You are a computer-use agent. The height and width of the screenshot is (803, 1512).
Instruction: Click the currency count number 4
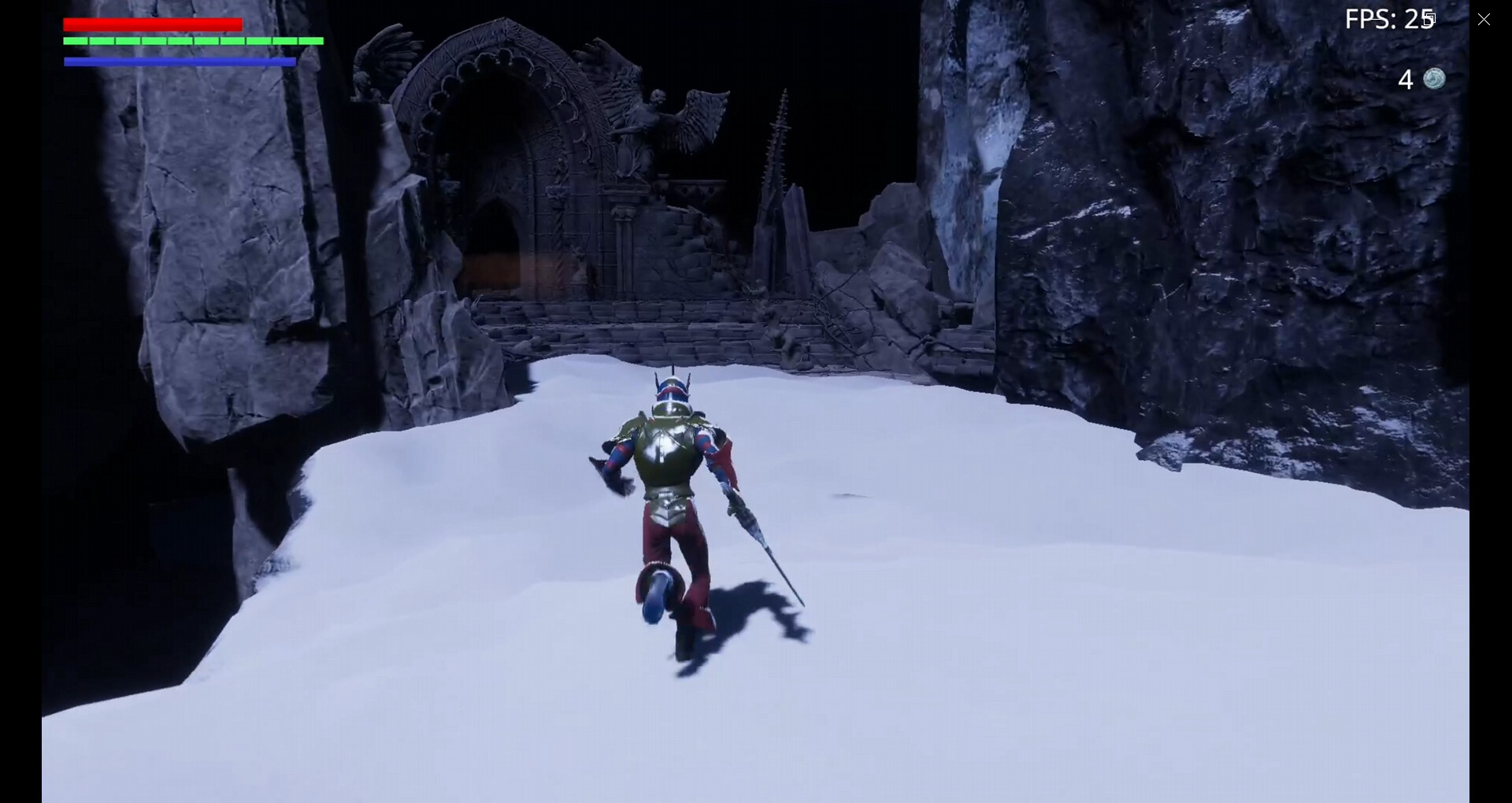pos(1405,79)
